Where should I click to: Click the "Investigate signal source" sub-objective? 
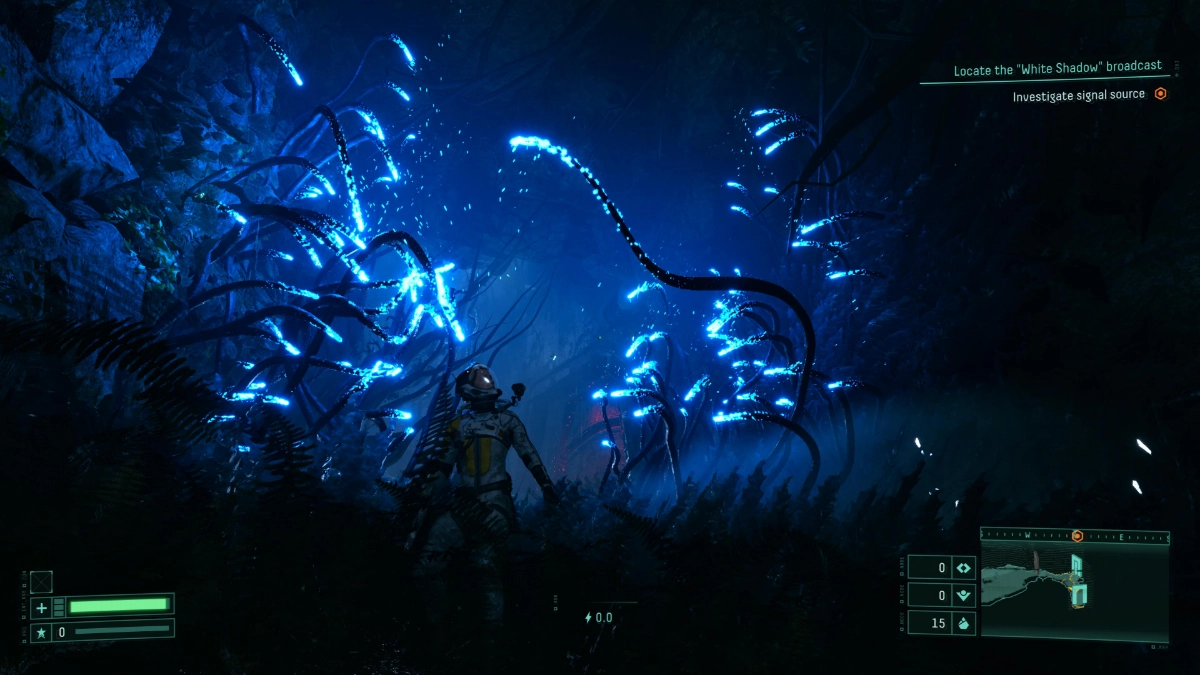pyautogui.click(x=1078, y=96)
